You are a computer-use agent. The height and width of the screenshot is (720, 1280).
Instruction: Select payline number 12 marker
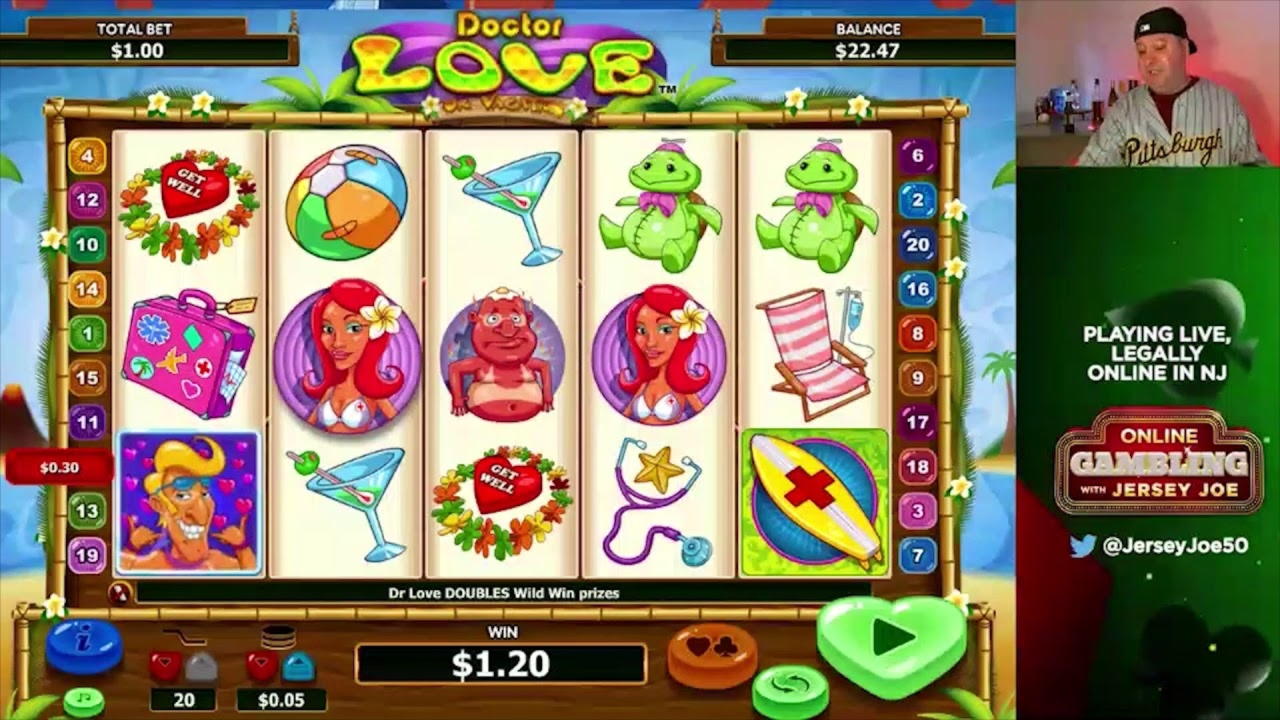coord(87,200)
